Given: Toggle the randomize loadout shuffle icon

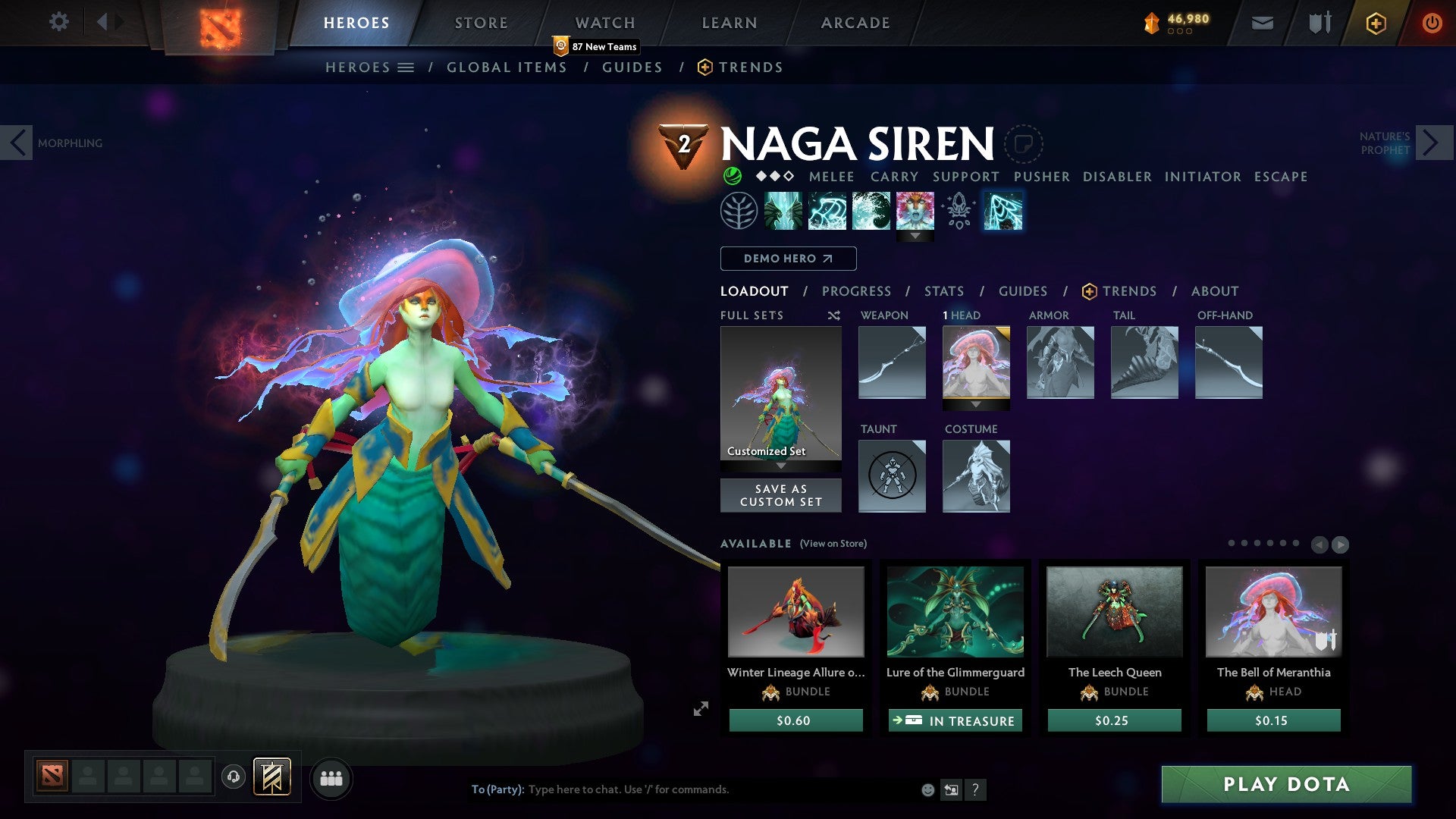Looking at the screenshot, I should coord(834,315).
